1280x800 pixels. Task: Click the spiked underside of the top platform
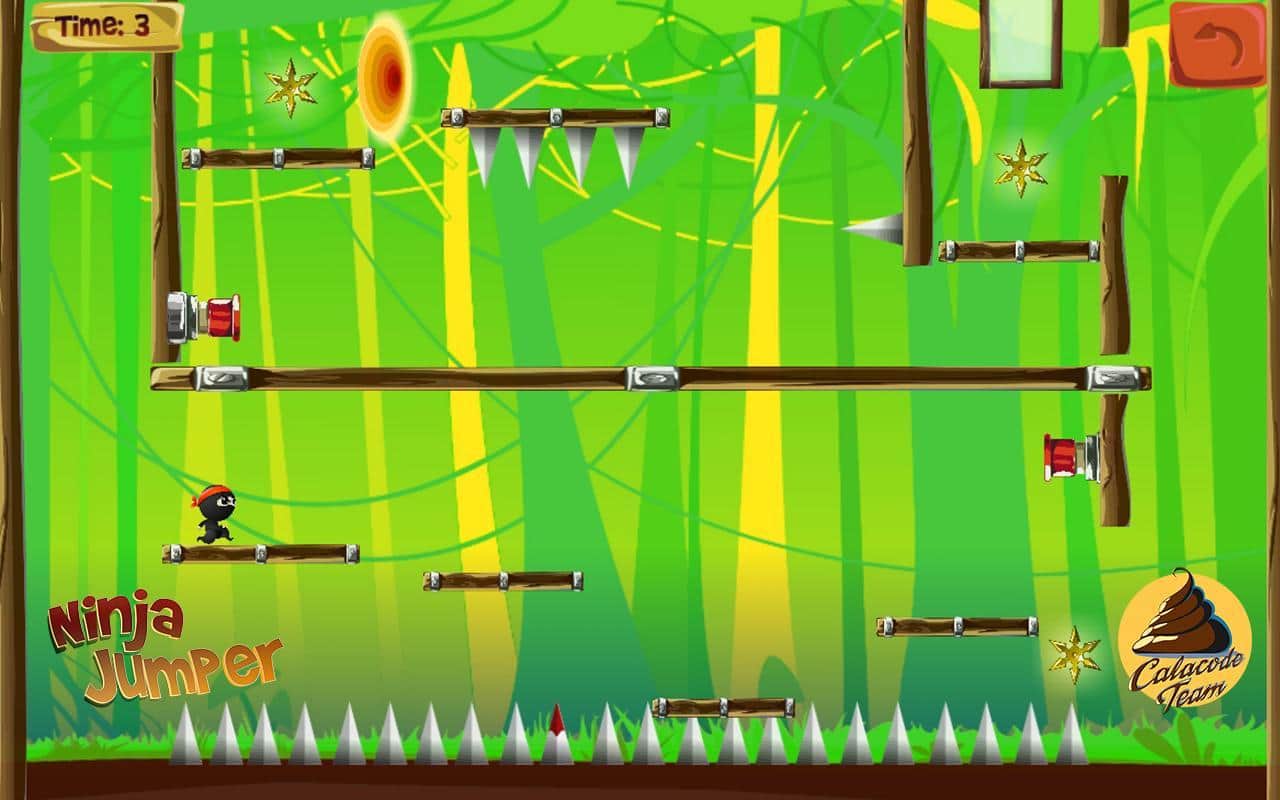tap(555, 150)
